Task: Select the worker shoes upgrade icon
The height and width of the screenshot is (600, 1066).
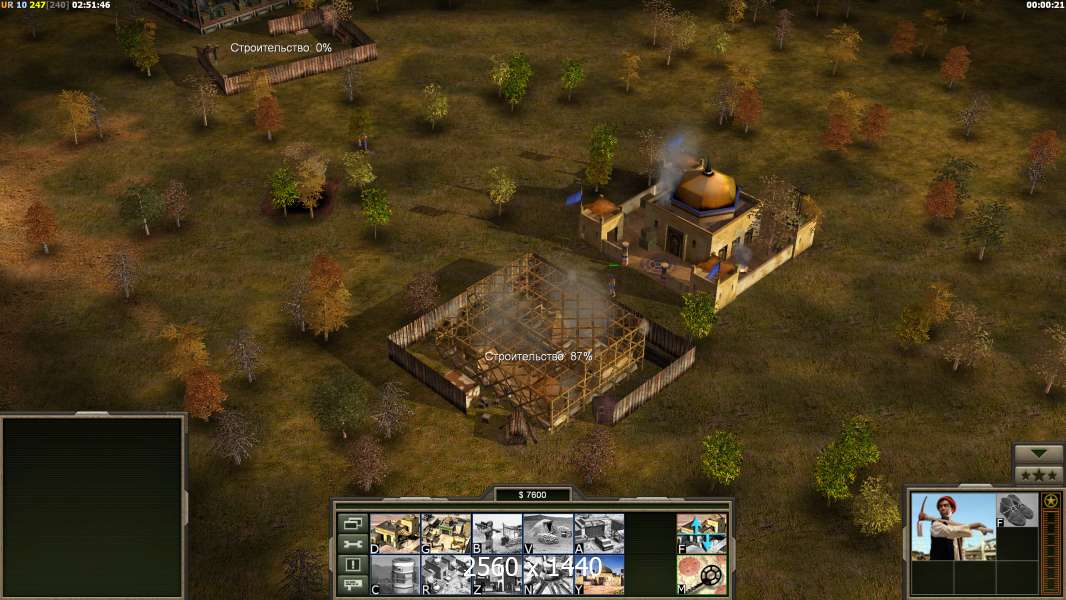Action: pos(1017,510)
